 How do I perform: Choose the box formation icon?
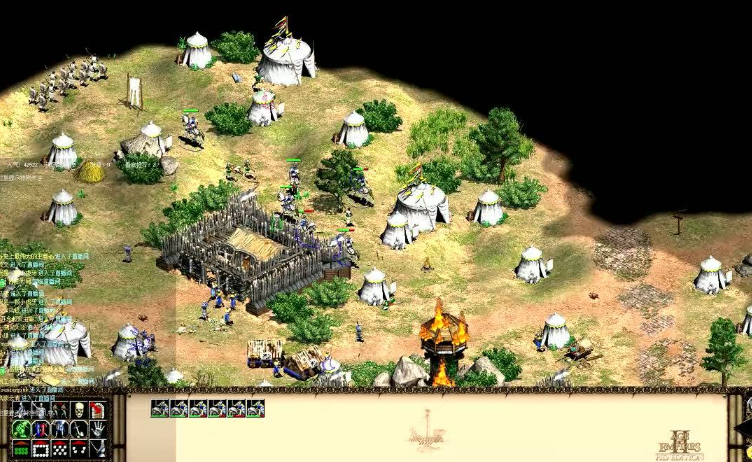tap(40, 449)
